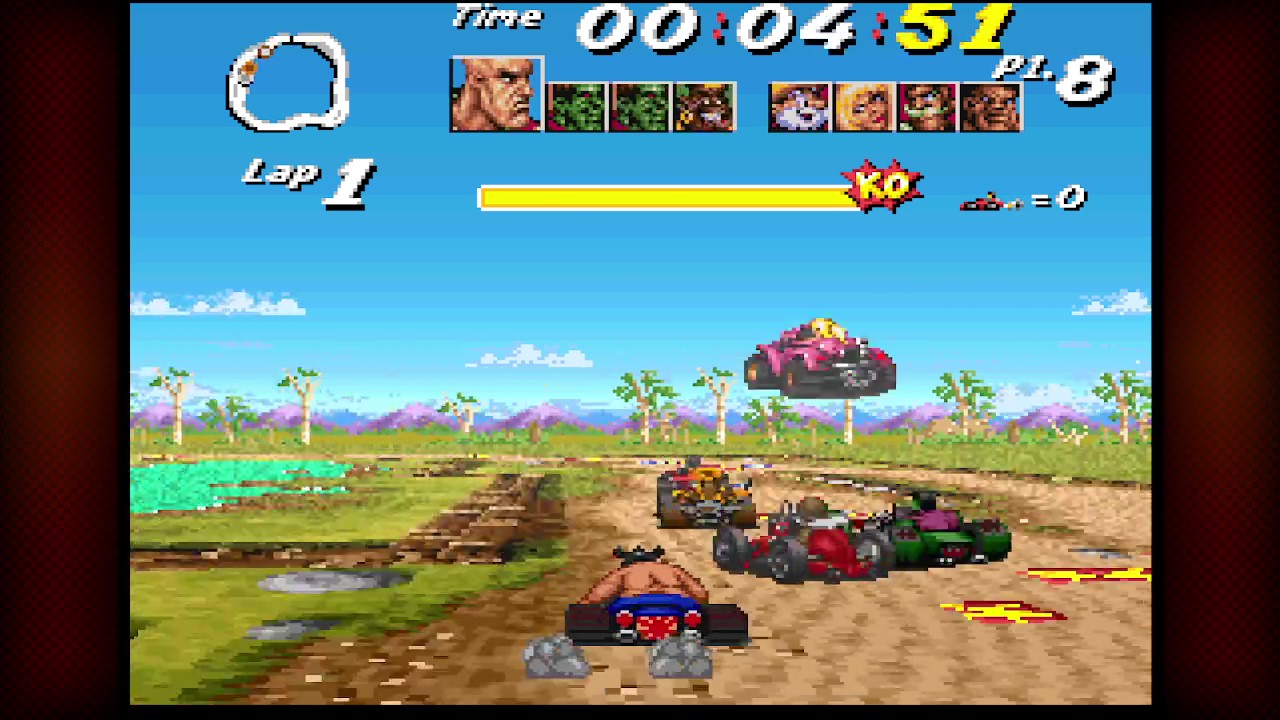Select the Lap 1 indicator
Image resolution: width=1280 pixels, height=720 pixels.
305,180
